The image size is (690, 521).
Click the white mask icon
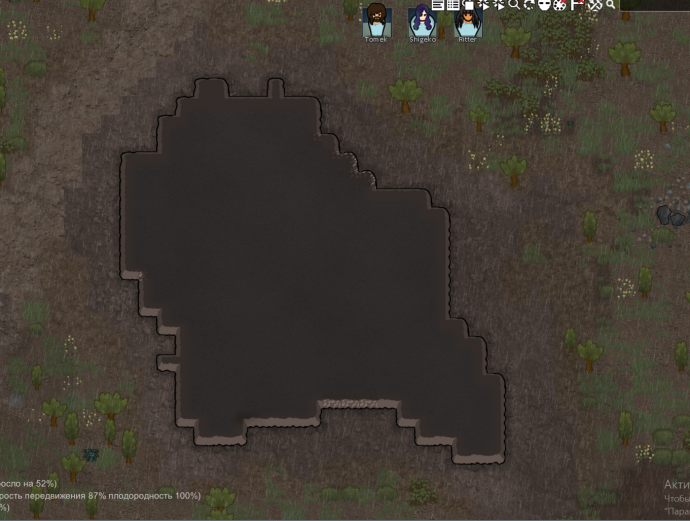click(544, 5)
